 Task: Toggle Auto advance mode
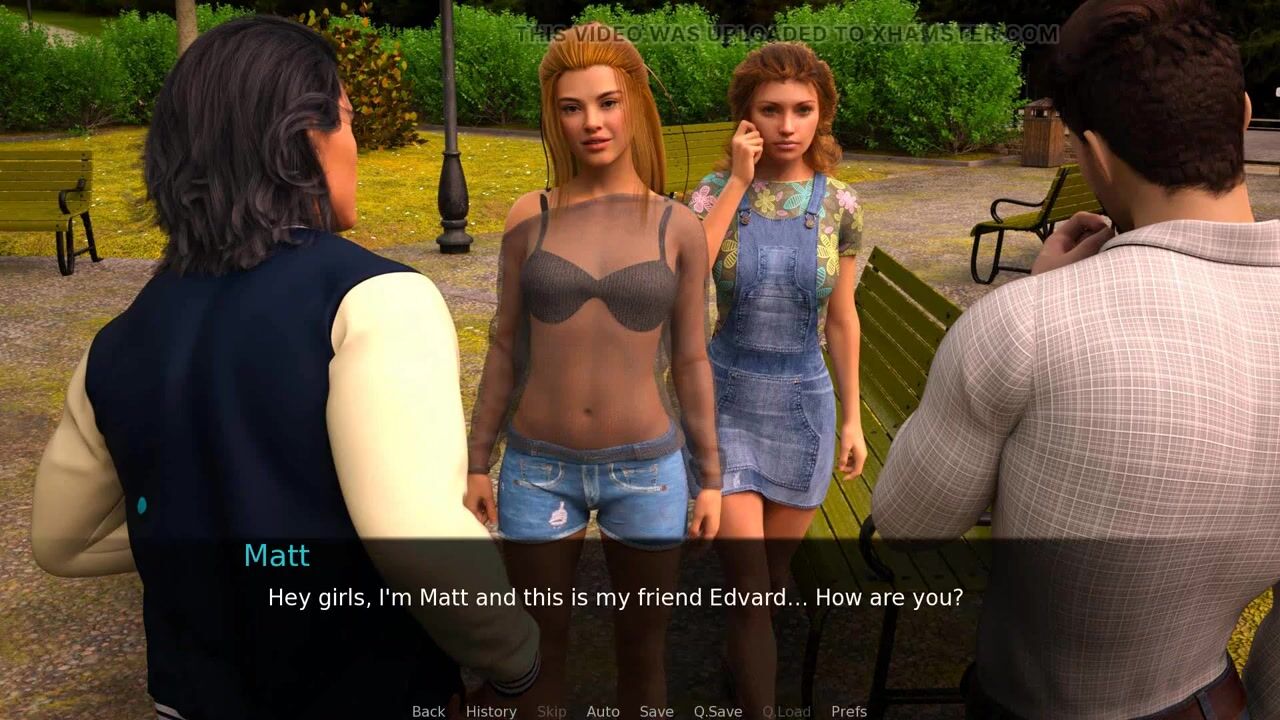click(603, 711)
